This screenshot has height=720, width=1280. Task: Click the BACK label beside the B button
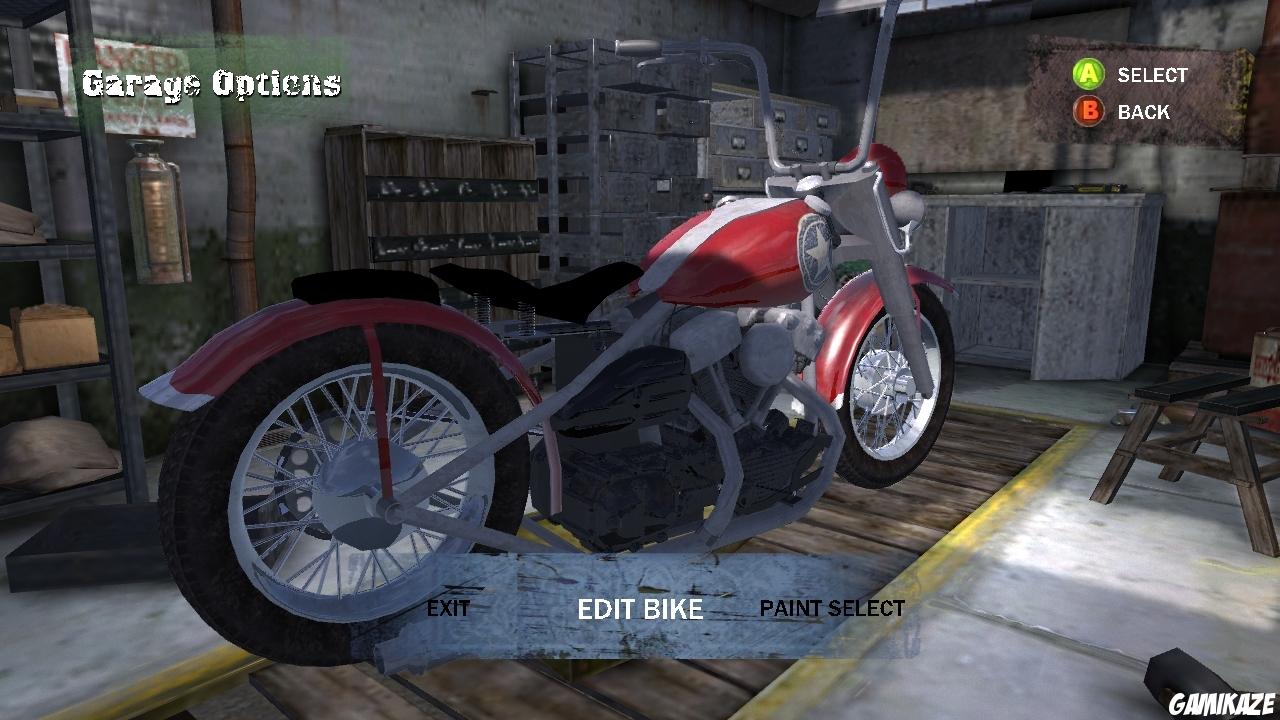click(x=1142, y=112)
